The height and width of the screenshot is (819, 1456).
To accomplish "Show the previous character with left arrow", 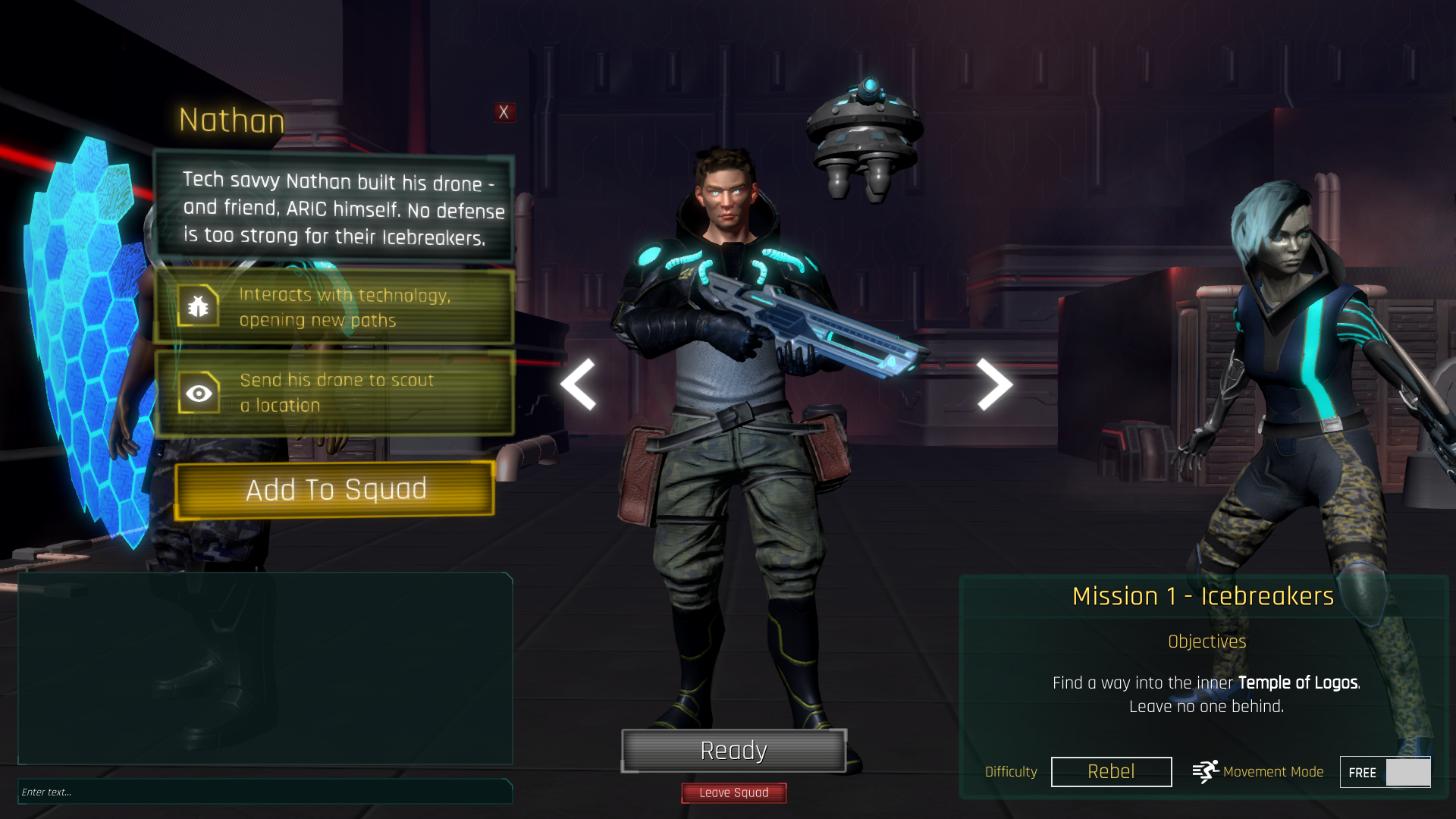I will tap(579, 384).
